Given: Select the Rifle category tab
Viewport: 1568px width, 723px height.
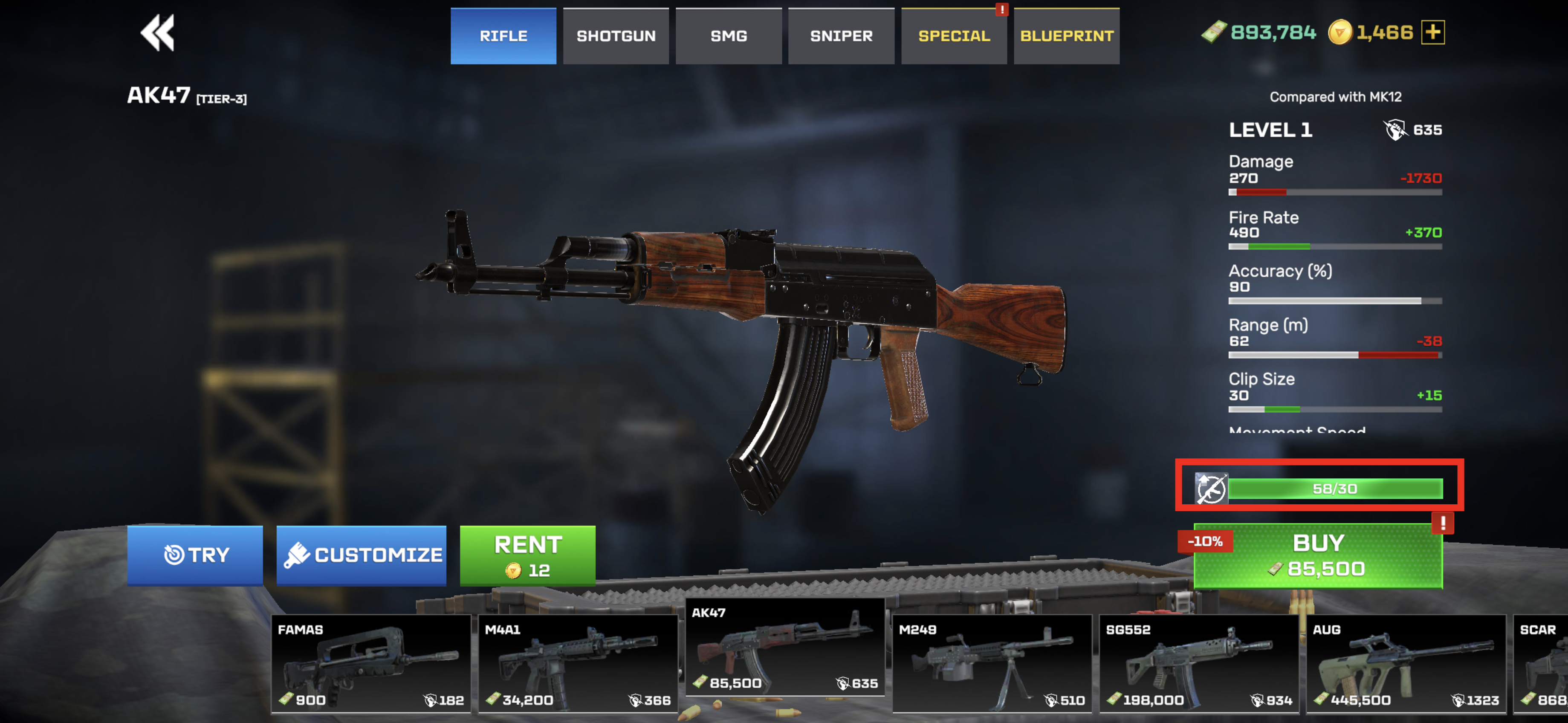Looking at the screenshot, I should pyautogui.click(x=503, y=36).
